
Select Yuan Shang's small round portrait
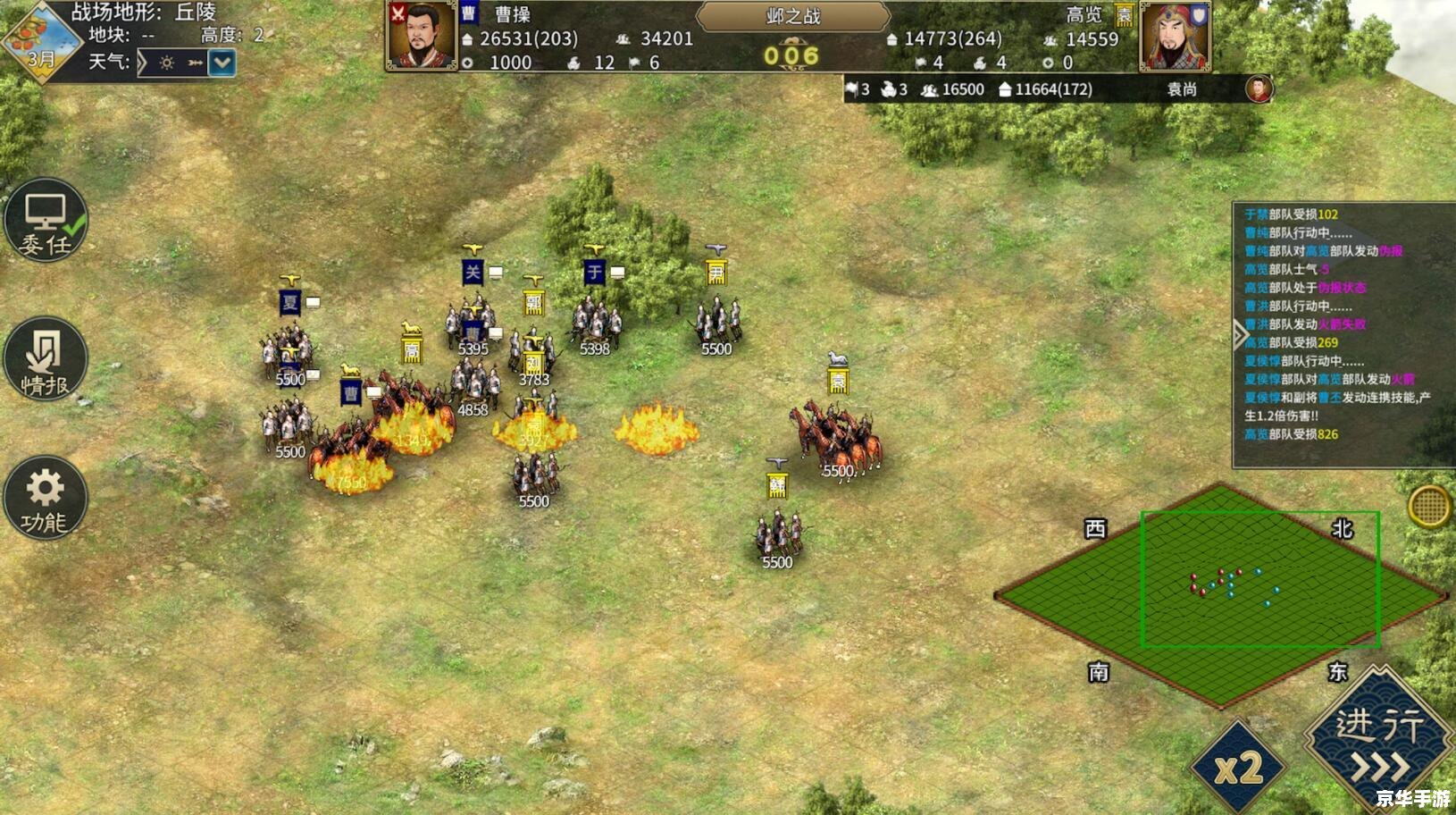[1259, 89]
